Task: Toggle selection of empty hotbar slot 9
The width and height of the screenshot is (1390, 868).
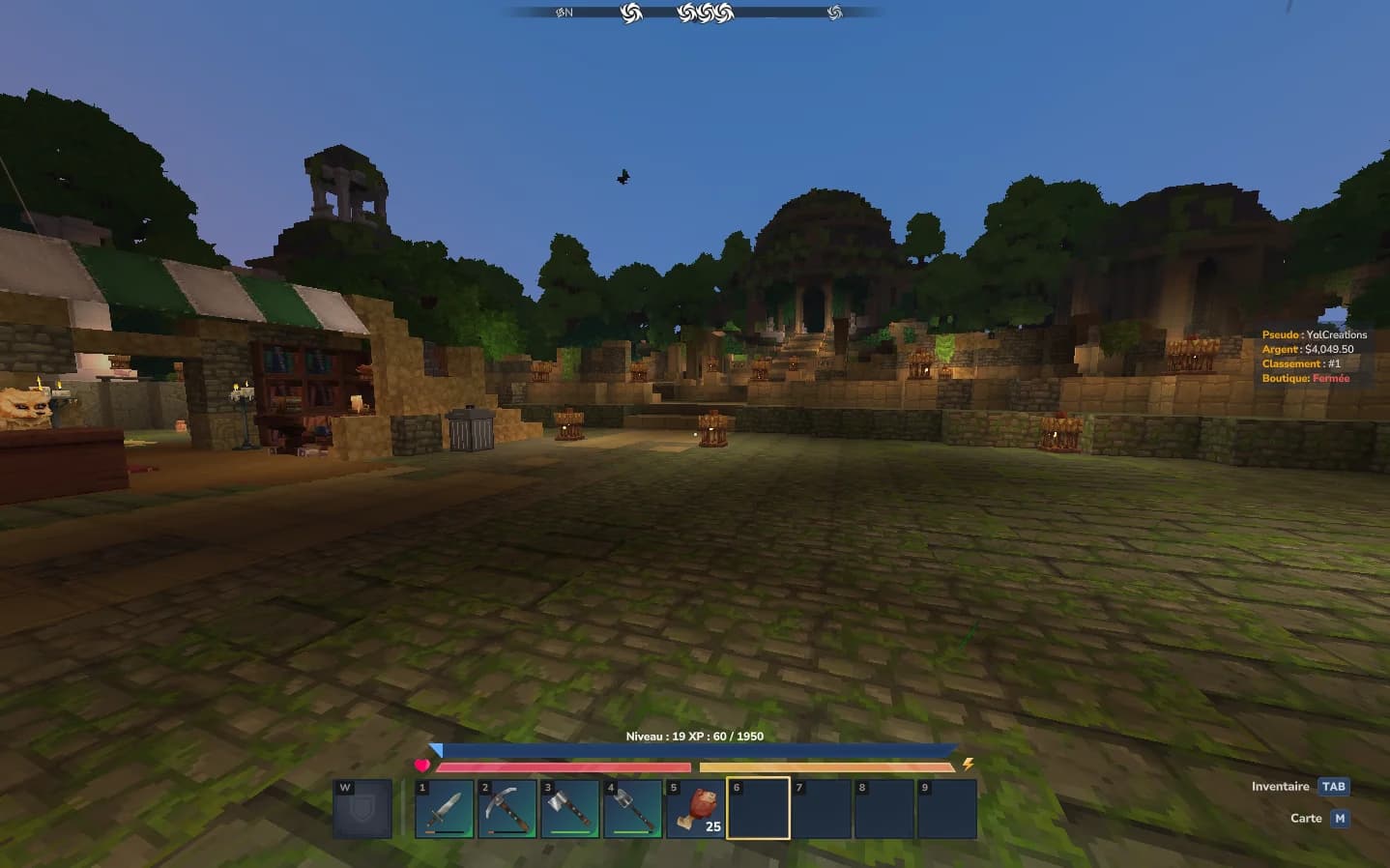Action: click(947, 809)
